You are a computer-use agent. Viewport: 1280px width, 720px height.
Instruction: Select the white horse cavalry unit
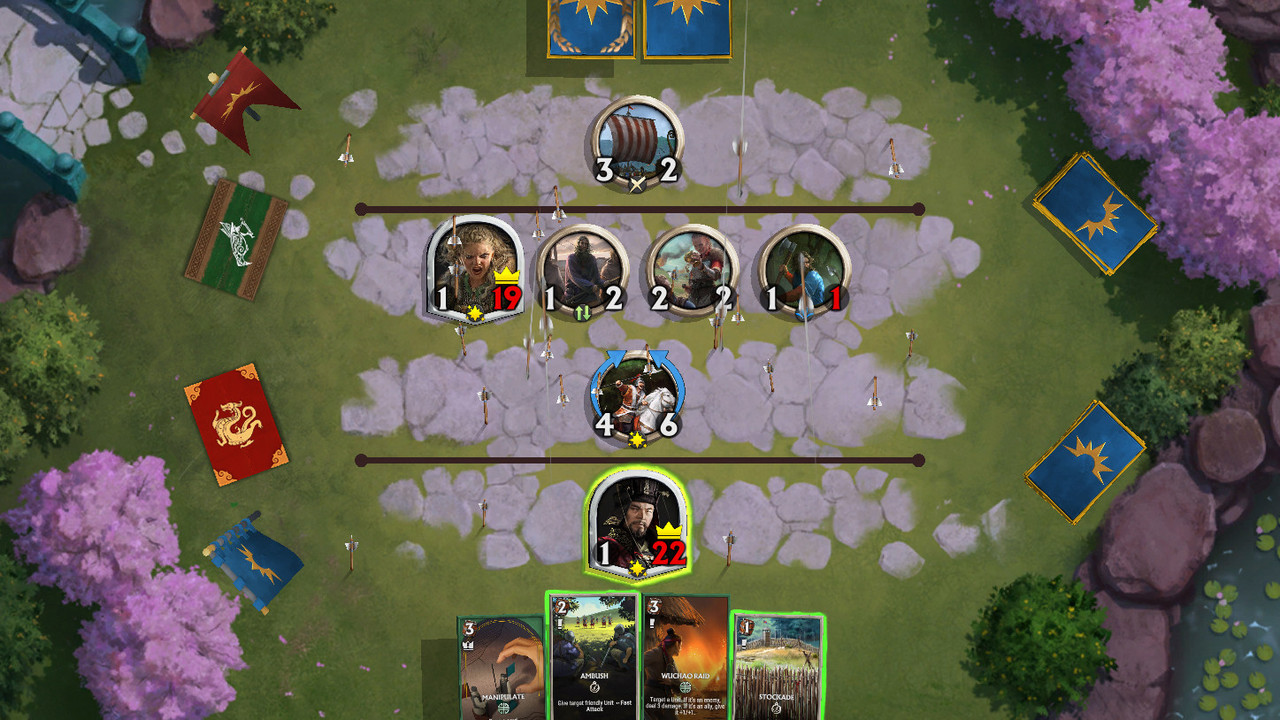637,397
